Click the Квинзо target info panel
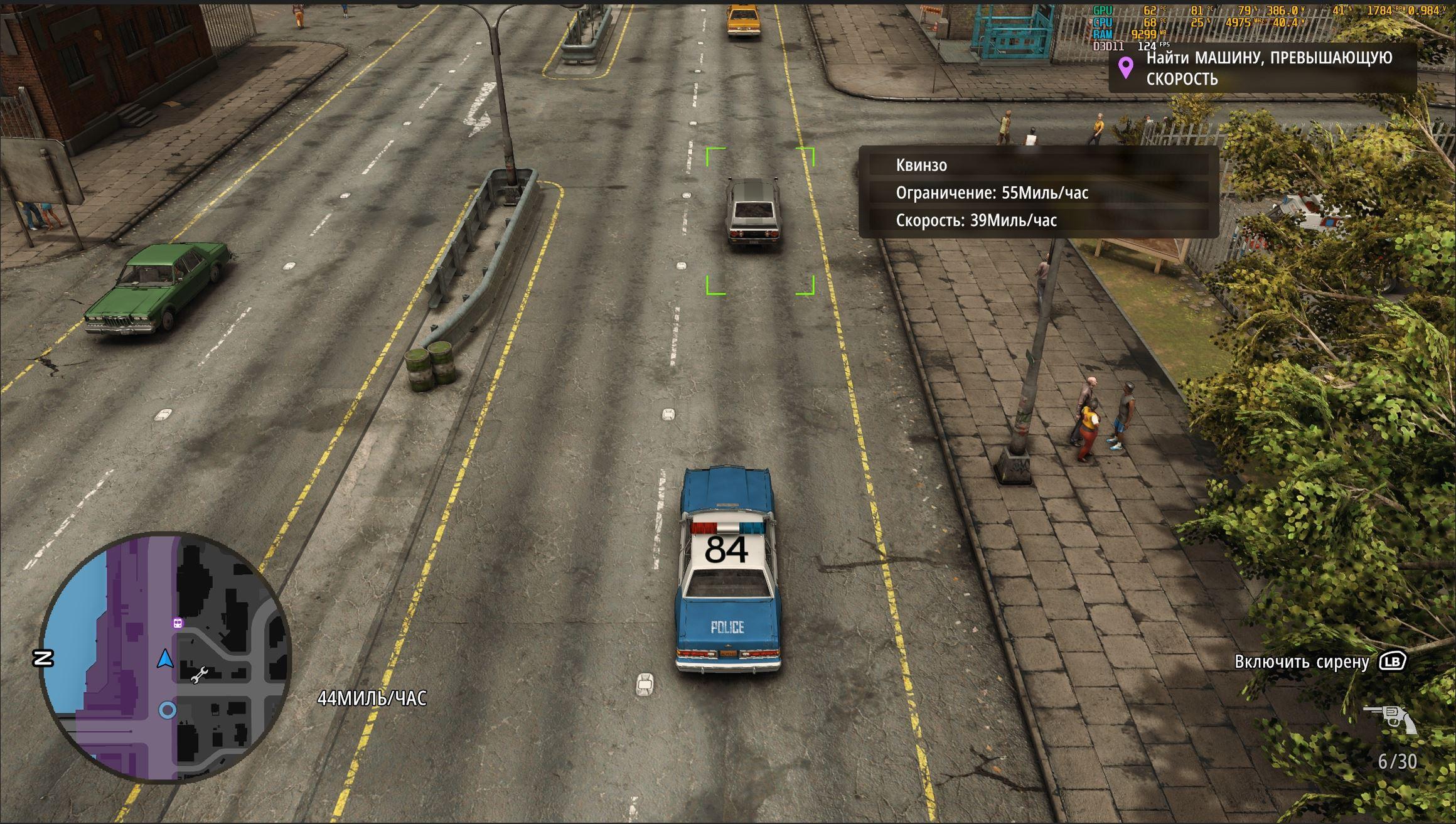The image size is (1456, 824). tap(1039, 192)
